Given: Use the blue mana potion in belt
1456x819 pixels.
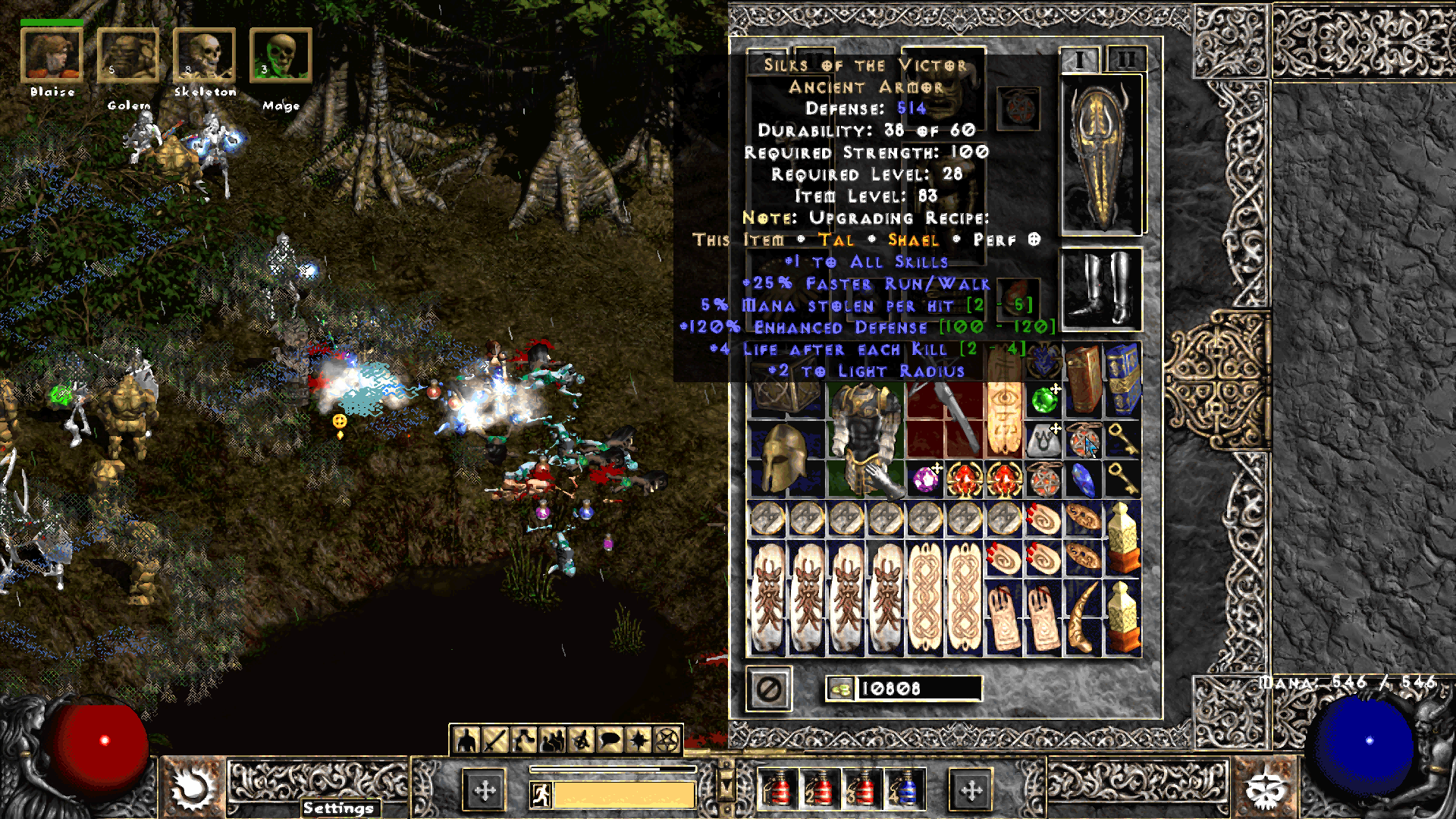Looking at the screenshot, I should point(905,789).
